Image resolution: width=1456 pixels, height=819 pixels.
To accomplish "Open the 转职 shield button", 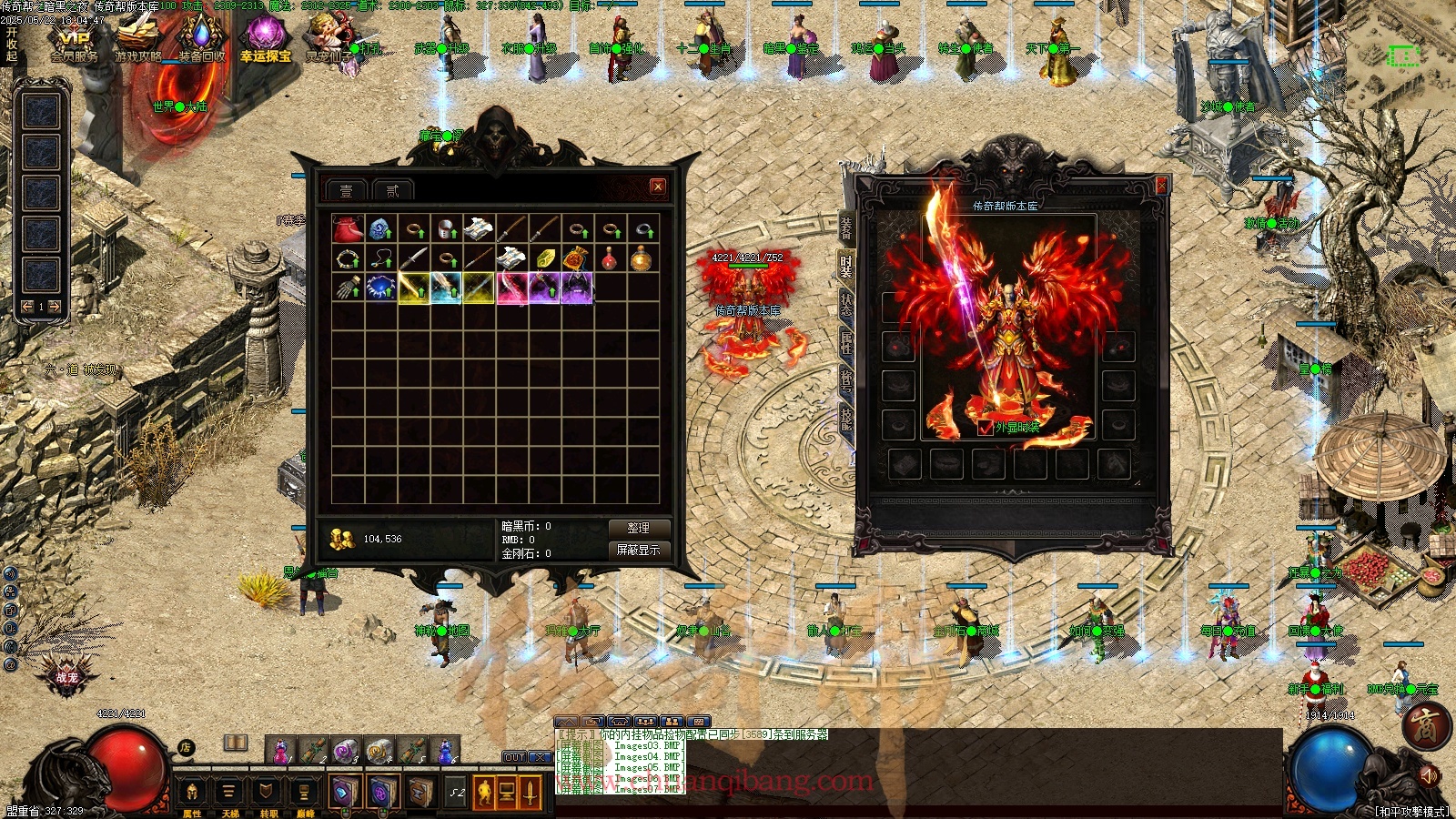I will 267,793.
